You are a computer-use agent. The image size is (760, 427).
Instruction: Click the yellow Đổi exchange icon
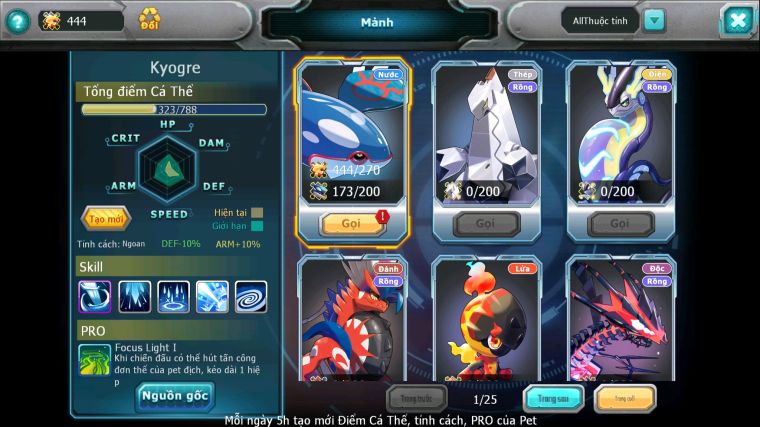pyautogui.click(x=149, y=19)
